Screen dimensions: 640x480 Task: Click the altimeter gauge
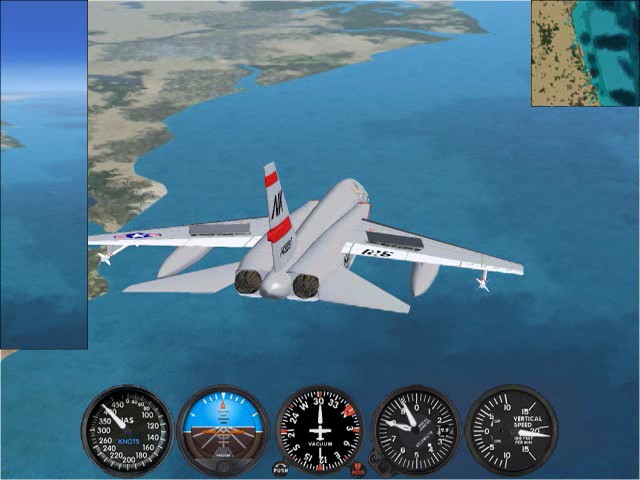(415, 430)
